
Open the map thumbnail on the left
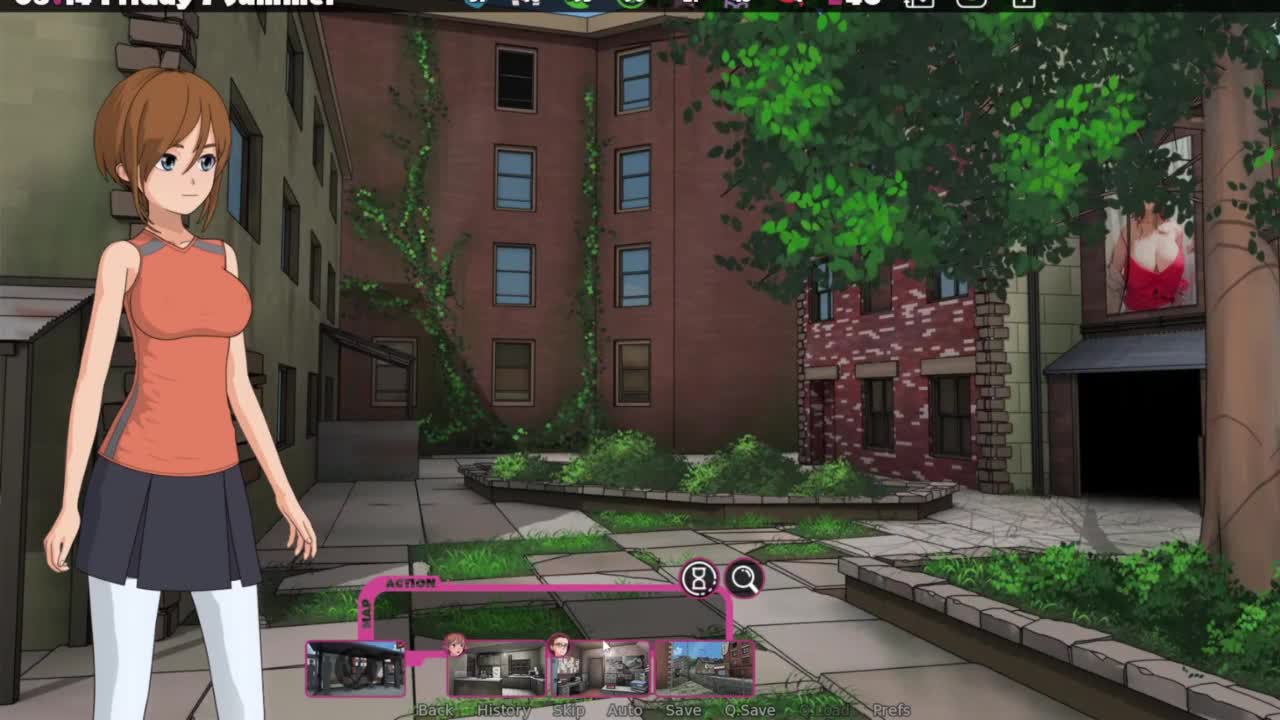click(x=356, y=667)
